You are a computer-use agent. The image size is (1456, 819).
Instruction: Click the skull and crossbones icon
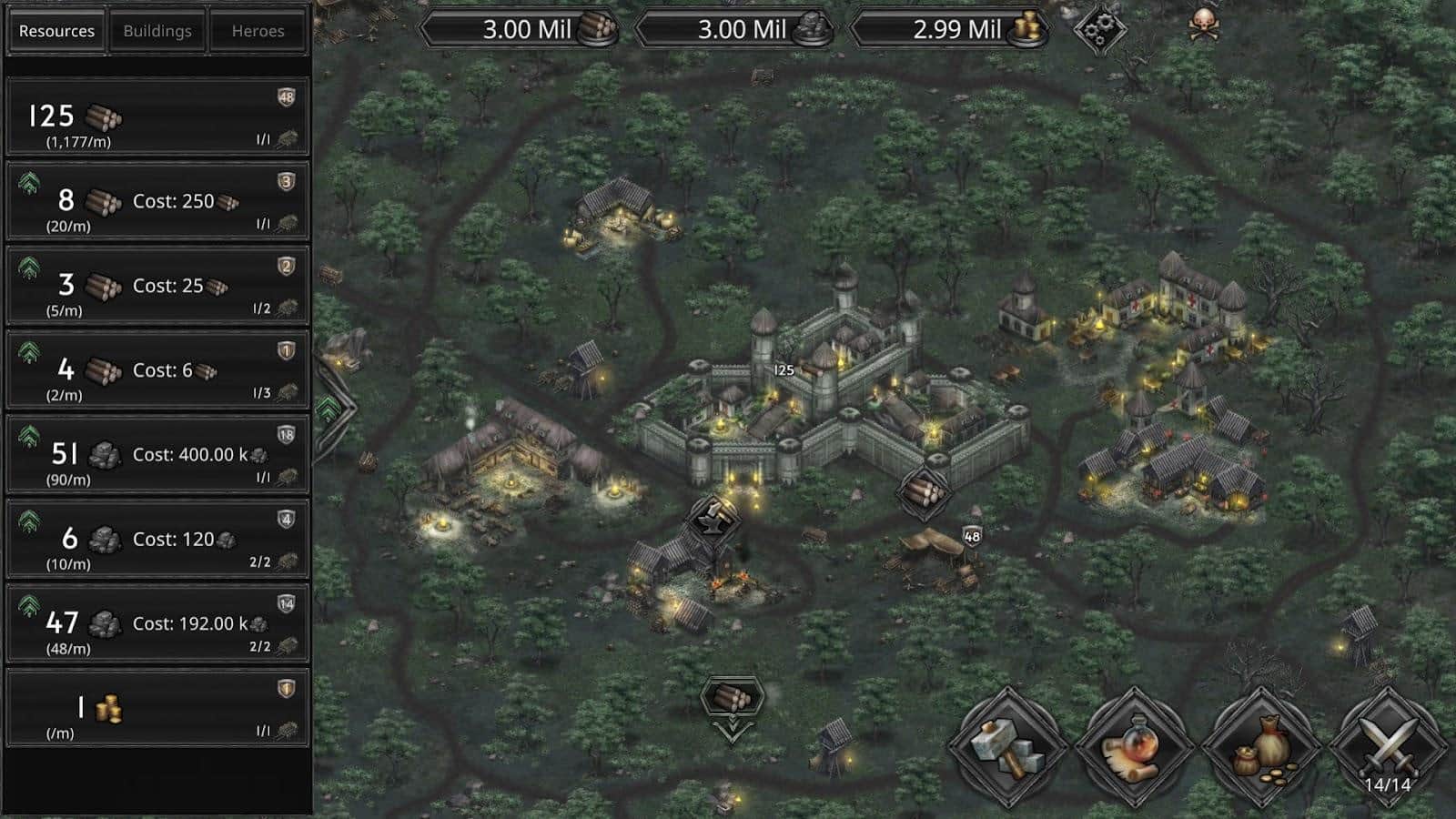click(1204, 25)
